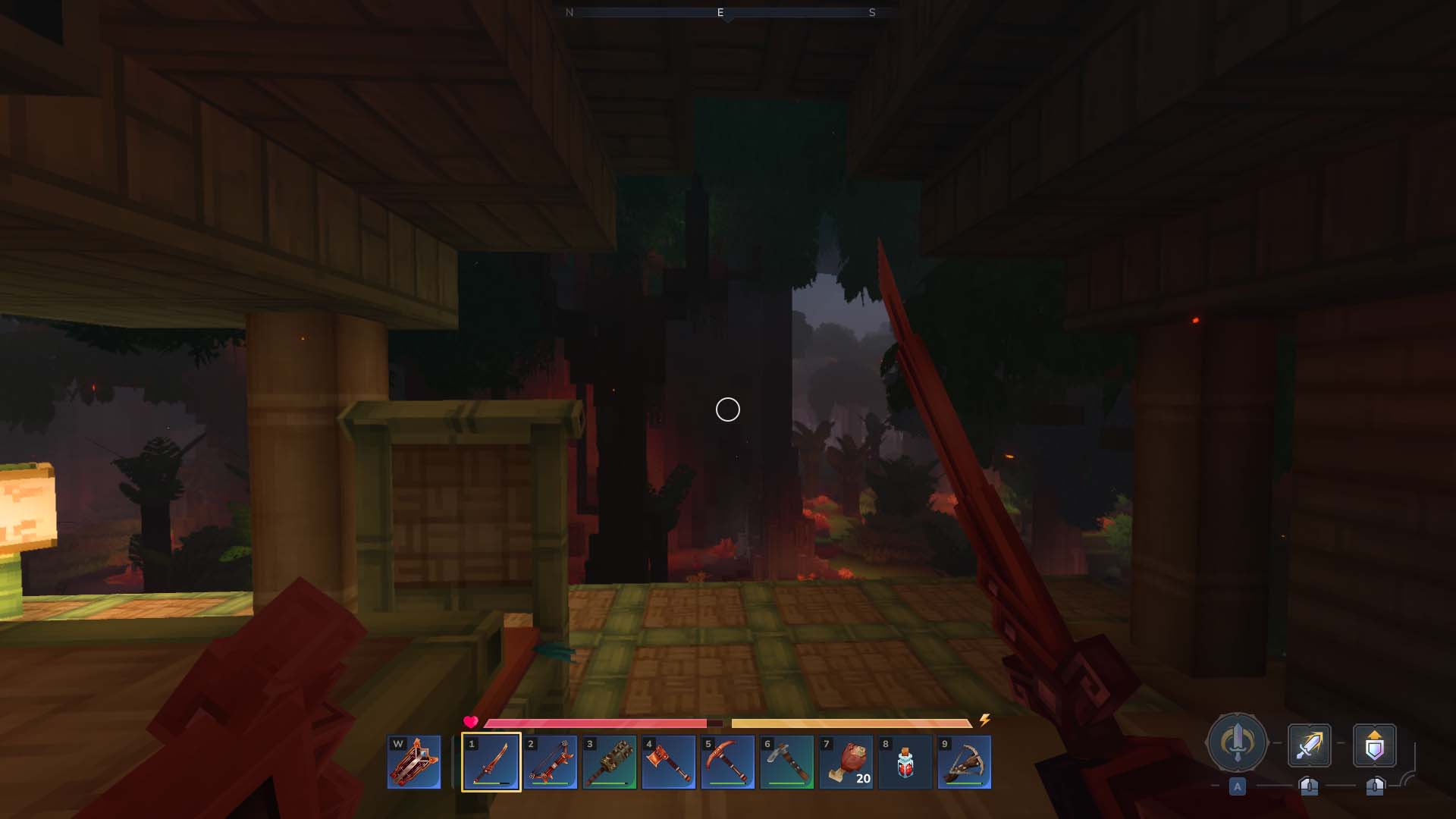Image resolution: width=1456 pixels, height=819 pixels.
Task: Use the red potion bottle slot
Action: pyautogui.click(x=905, y=762)
